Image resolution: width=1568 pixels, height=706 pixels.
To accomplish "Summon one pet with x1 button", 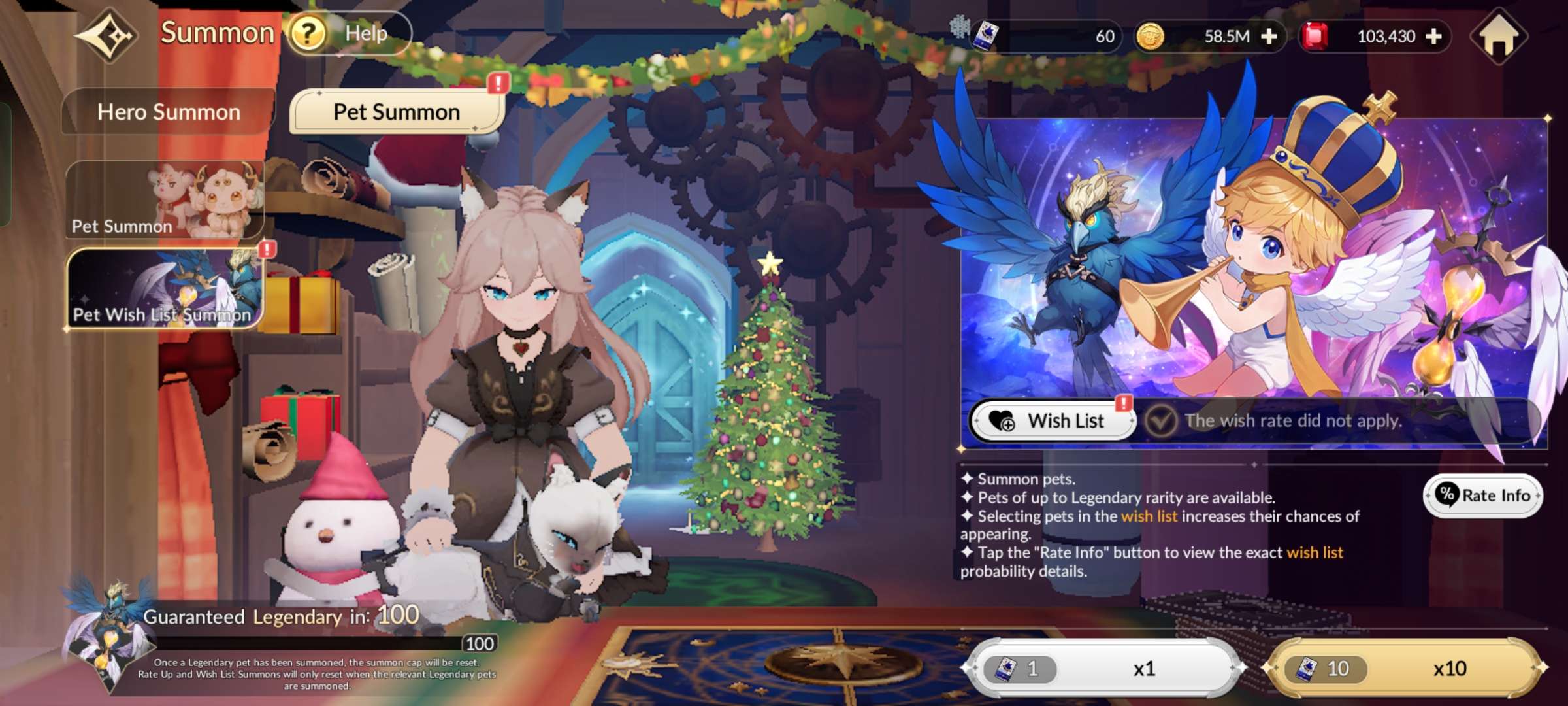I will click(1104, 668).
